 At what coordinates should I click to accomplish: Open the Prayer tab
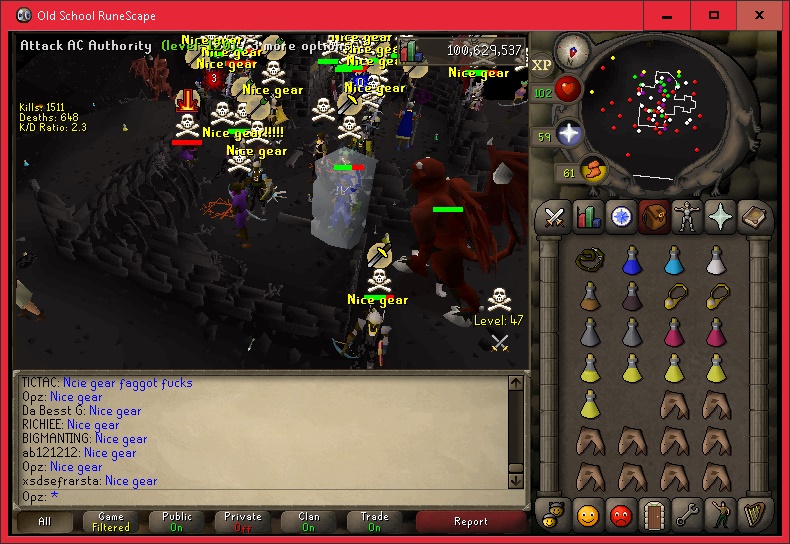[x=722, y=215]
